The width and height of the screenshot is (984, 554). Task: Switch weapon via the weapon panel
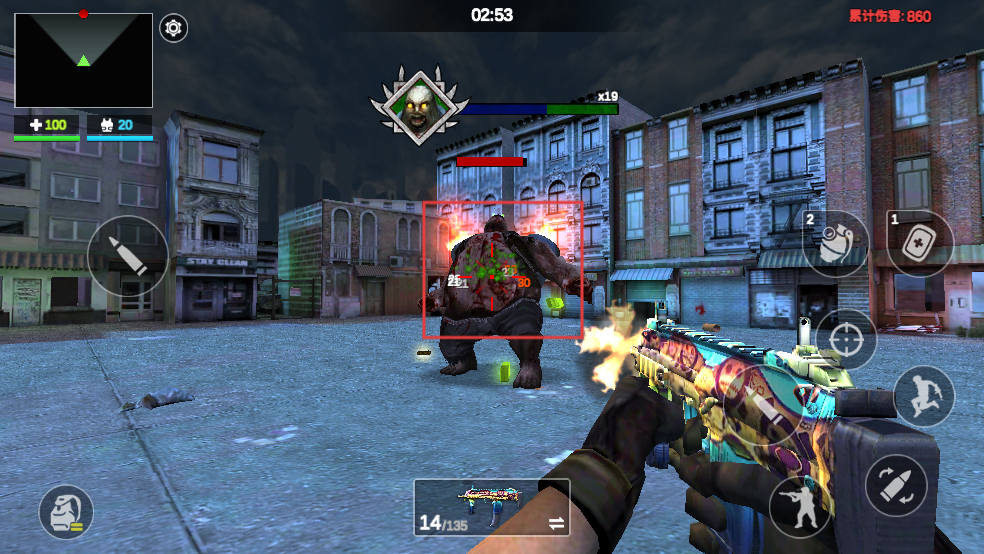tap(491, 507)
